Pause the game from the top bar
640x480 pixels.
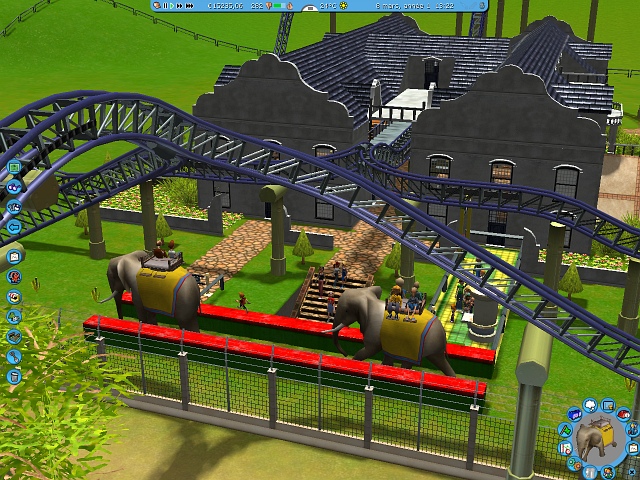point(166,6)
